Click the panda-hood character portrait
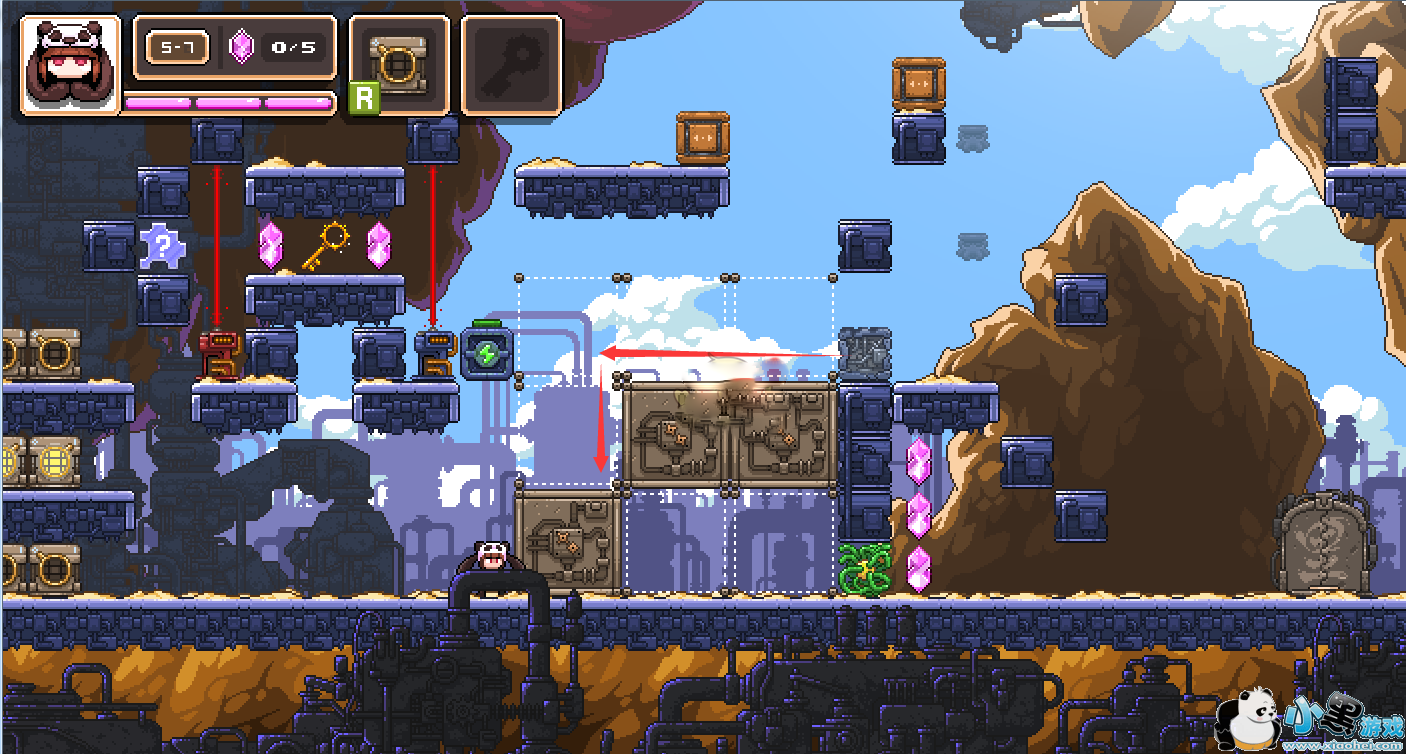Image resolution: width=1406 pixels, height=754 pixels. click(69, 65)
